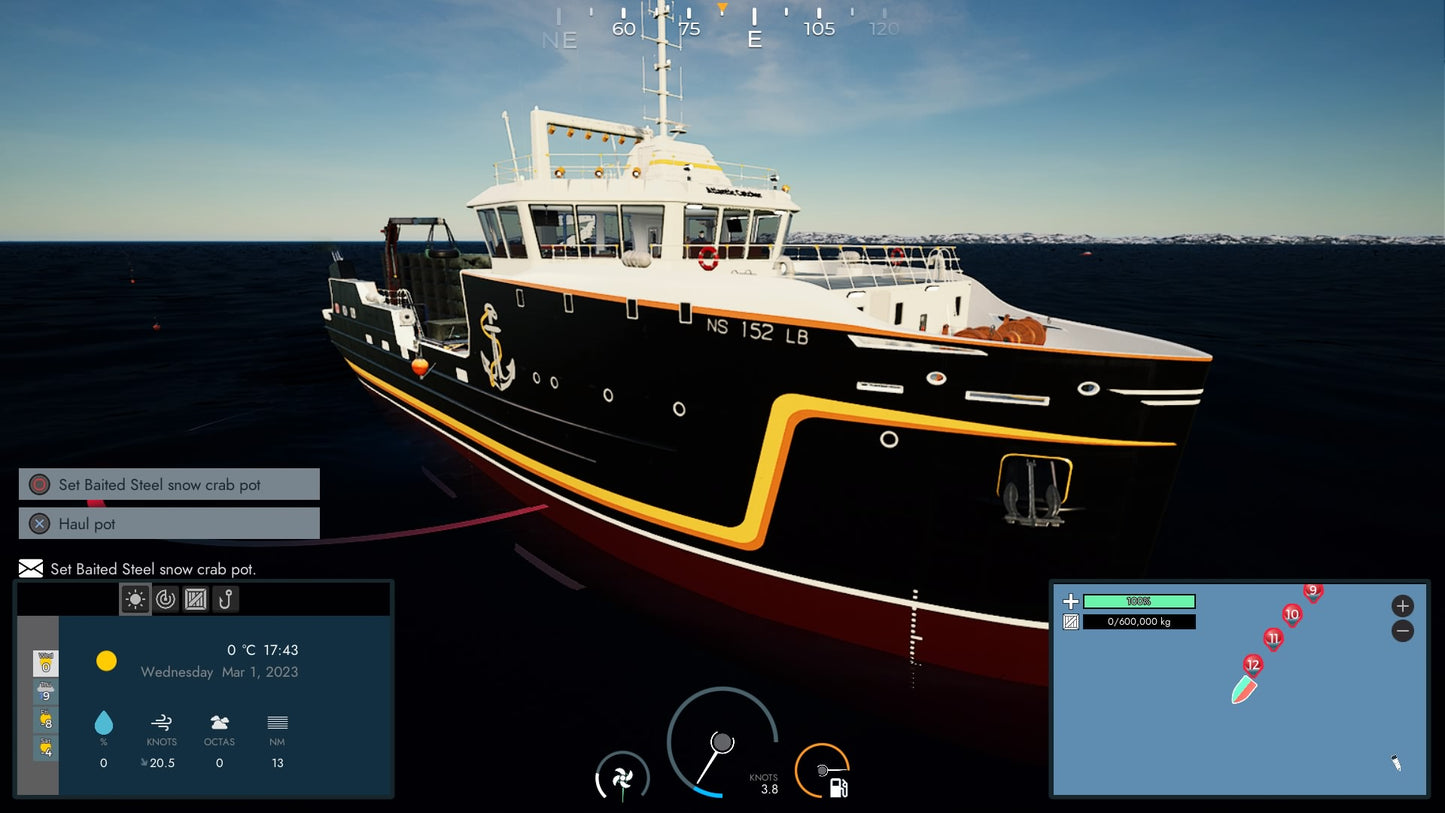This screenshot has height=813, width=1445.
Task: Click the fuel gauge icon near the throttle
Action: pyautogui.click(x=837, y=786)
